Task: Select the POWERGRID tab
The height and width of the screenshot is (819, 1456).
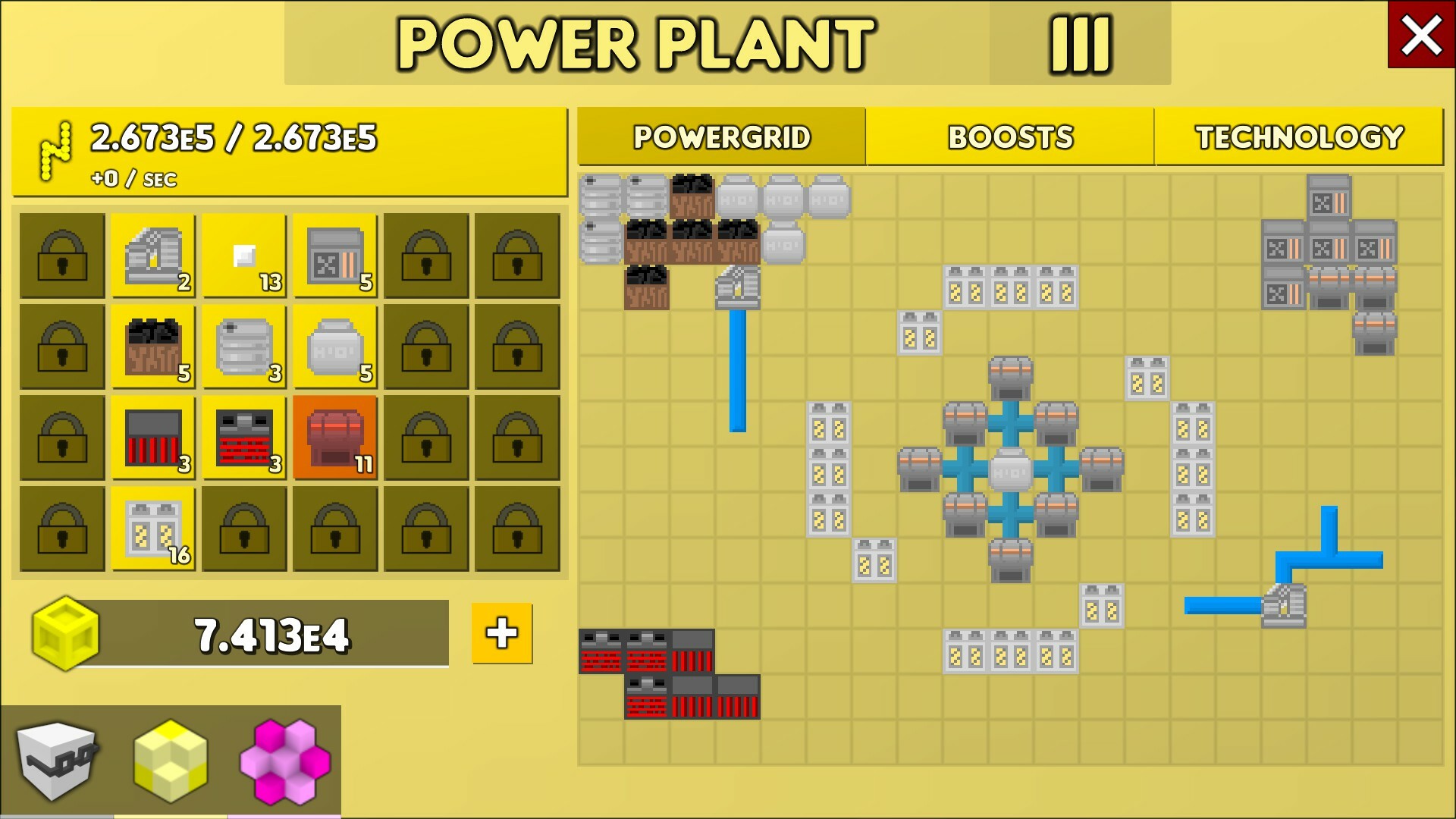Action: pos(720,137)
